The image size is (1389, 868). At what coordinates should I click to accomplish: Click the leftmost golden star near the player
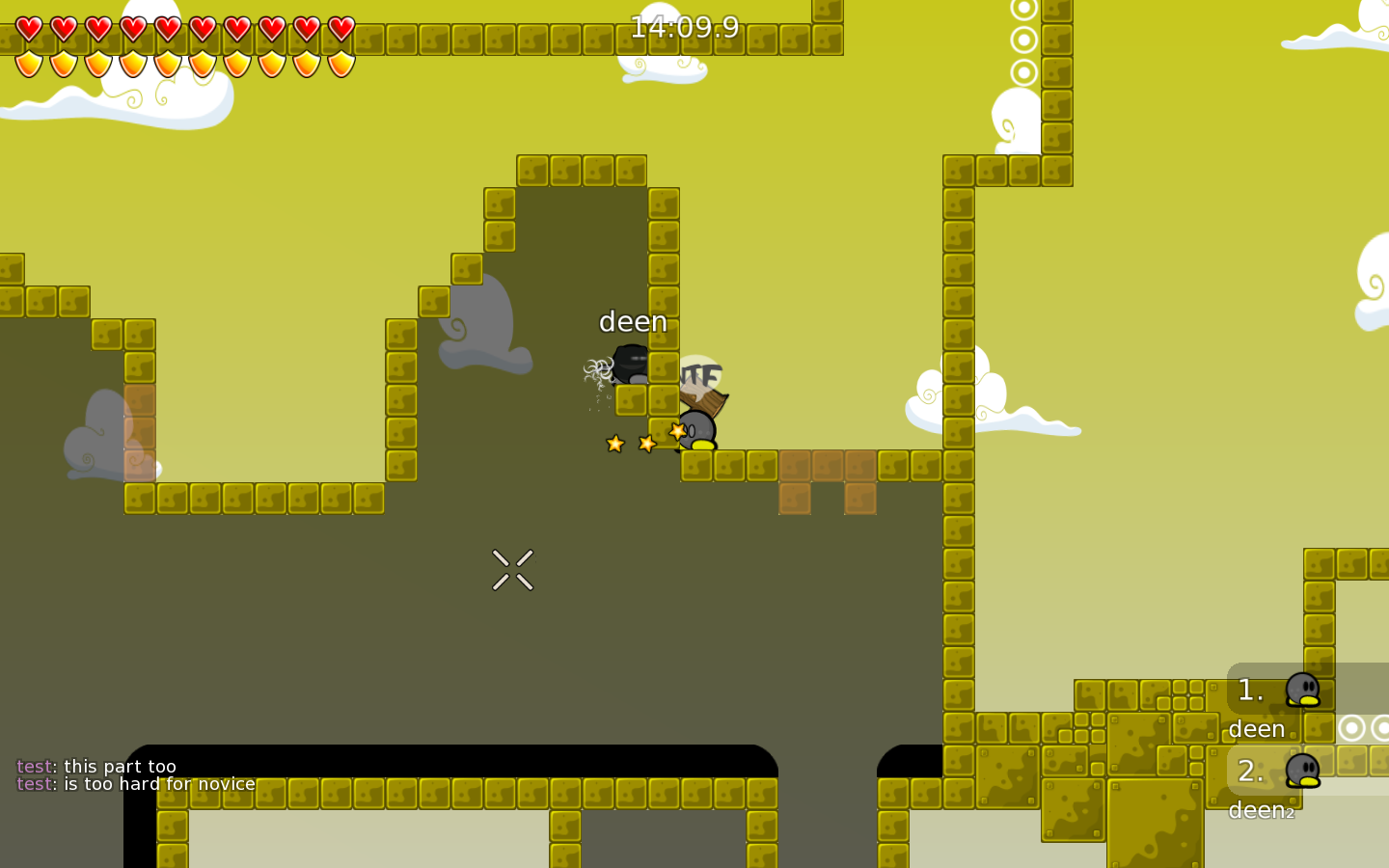pos(614,445)
